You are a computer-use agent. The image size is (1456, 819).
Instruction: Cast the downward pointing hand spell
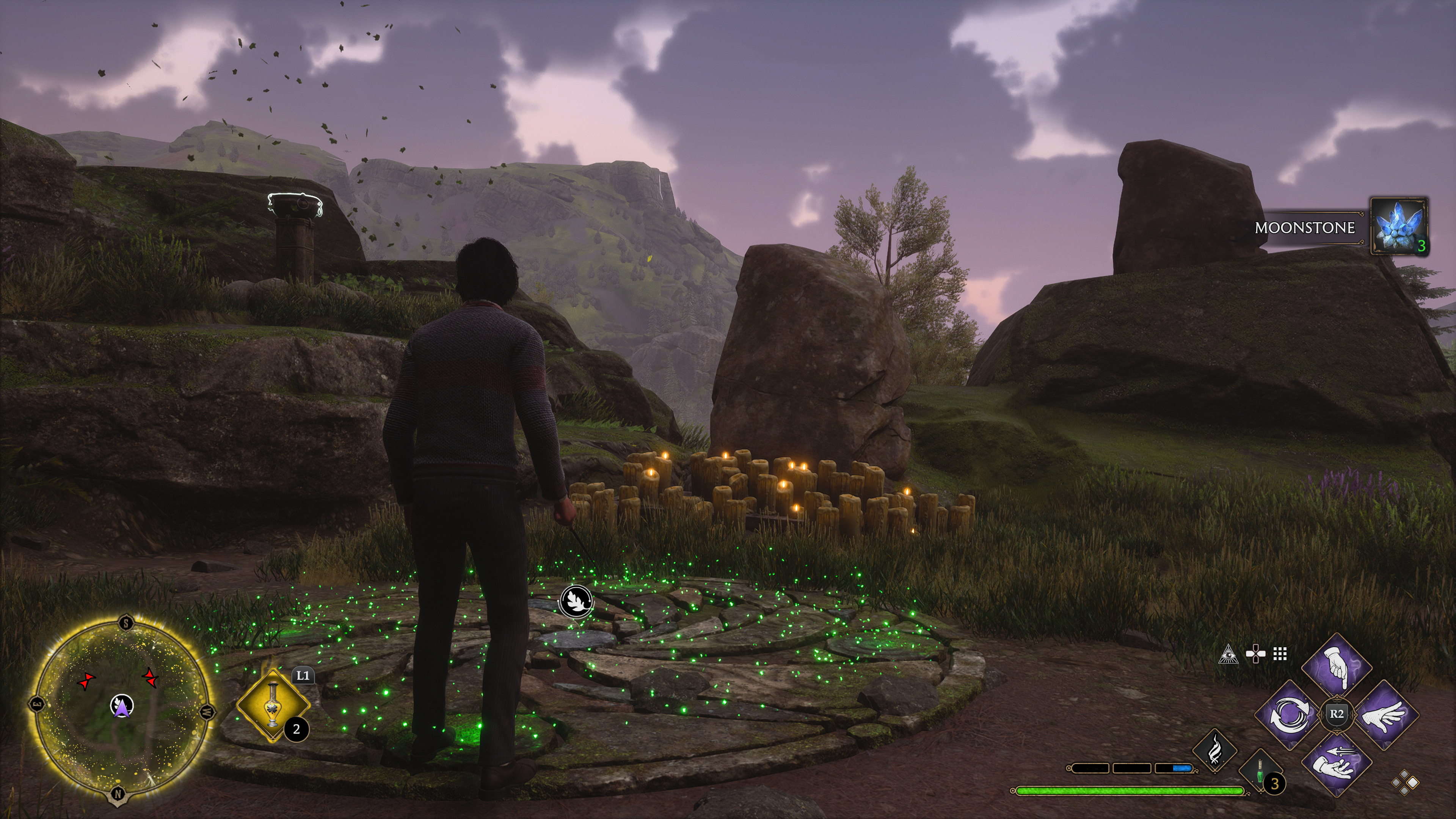point(1337,668)
